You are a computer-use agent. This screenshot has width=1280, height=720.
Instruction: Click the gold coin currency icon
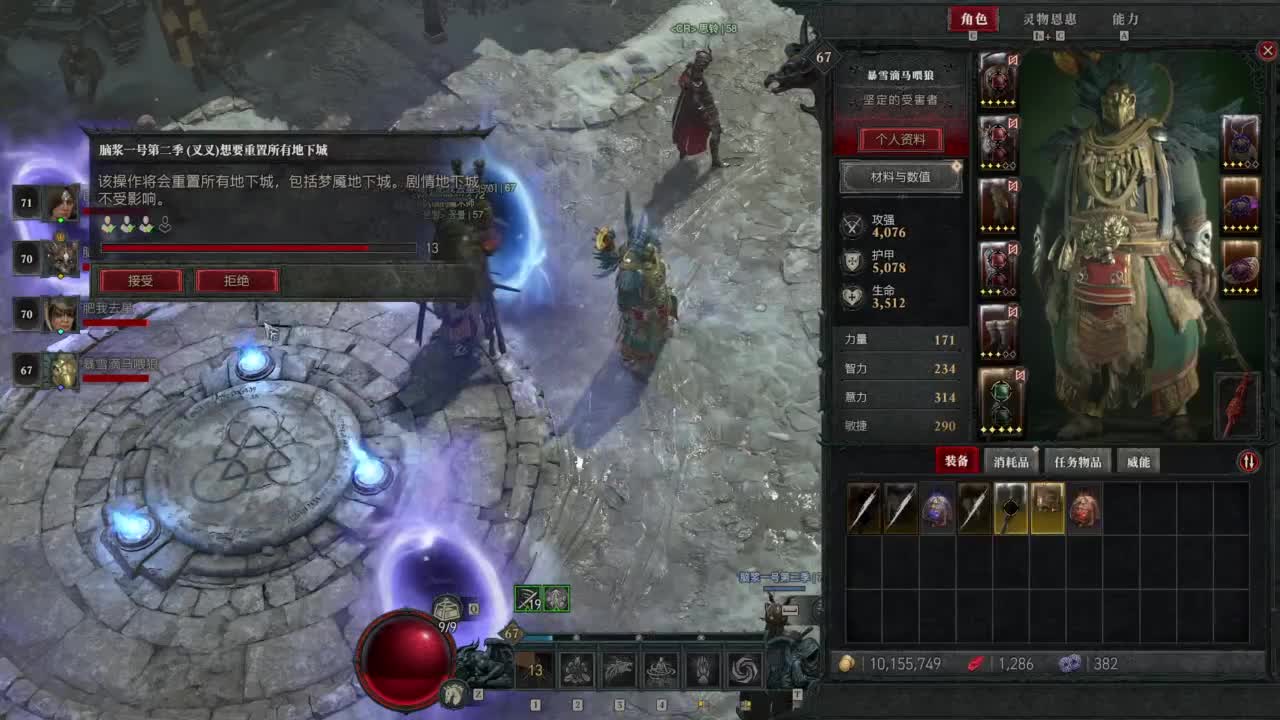pos(847,662)
